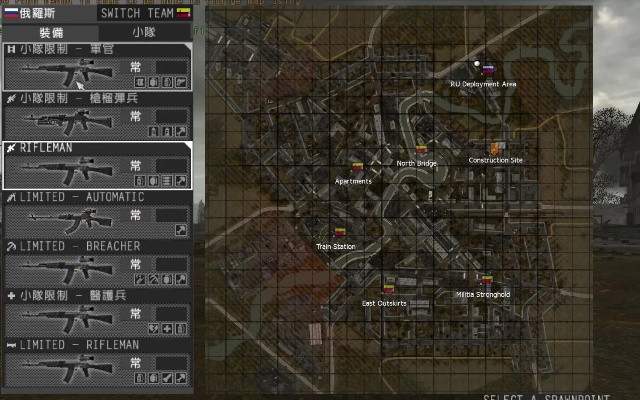
Task: Click the Construction Site flag marker
Action: 494,149
